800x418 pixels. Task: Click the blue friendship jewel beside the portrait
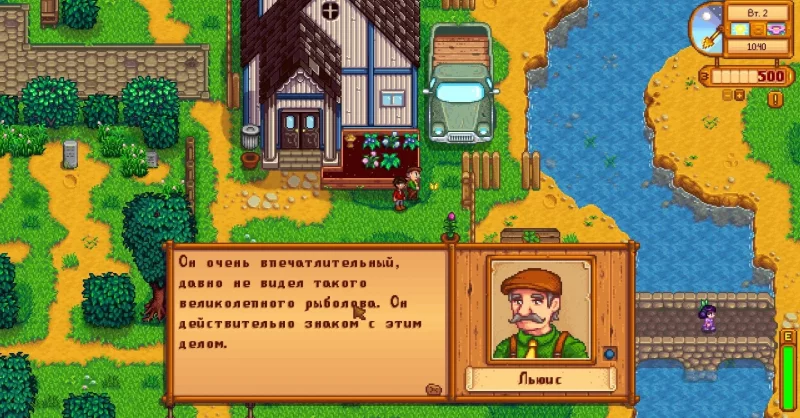610,352
